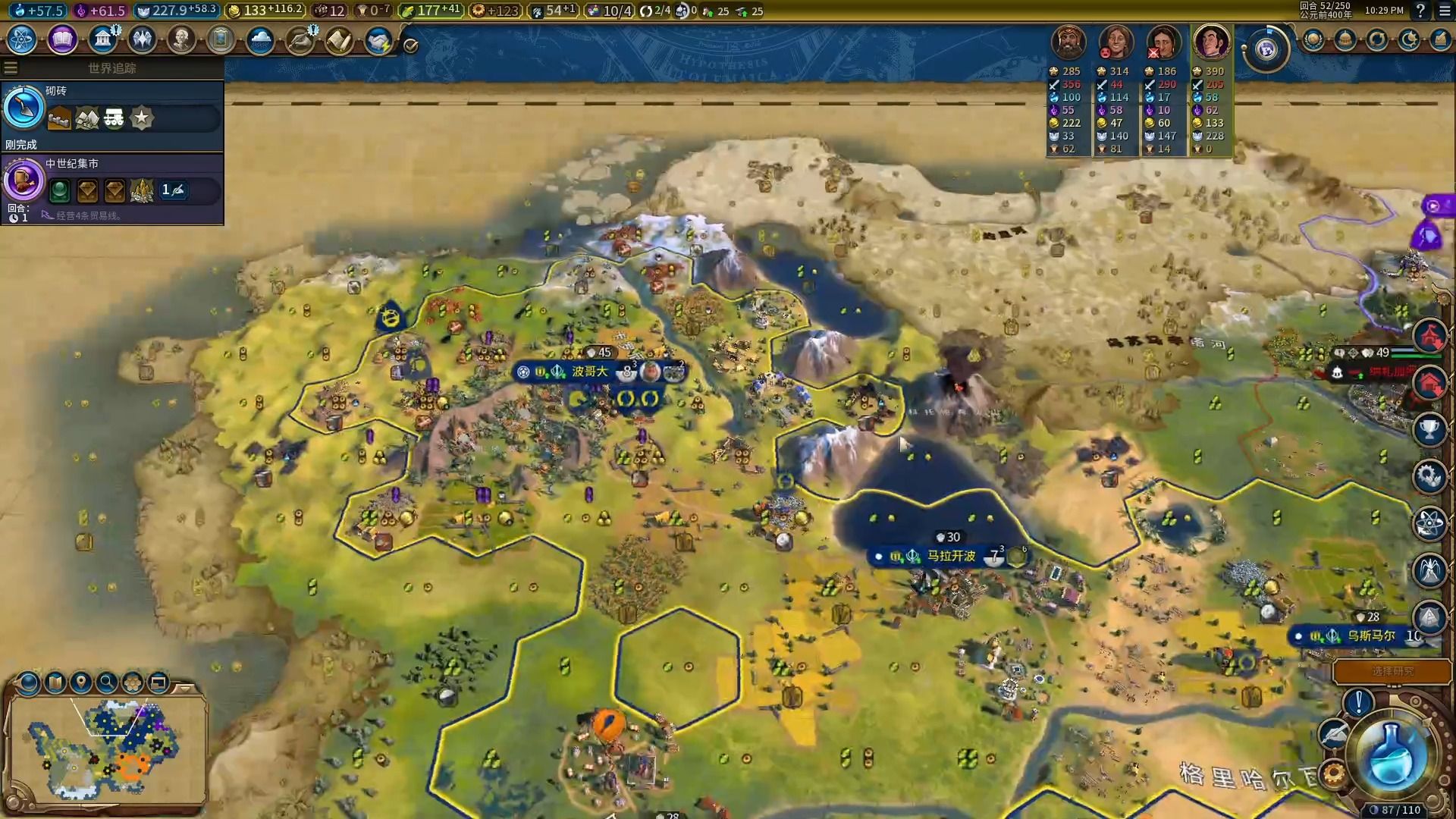
Task: Open the 马拉开波 city banner
Action: (x=951, y=557)
